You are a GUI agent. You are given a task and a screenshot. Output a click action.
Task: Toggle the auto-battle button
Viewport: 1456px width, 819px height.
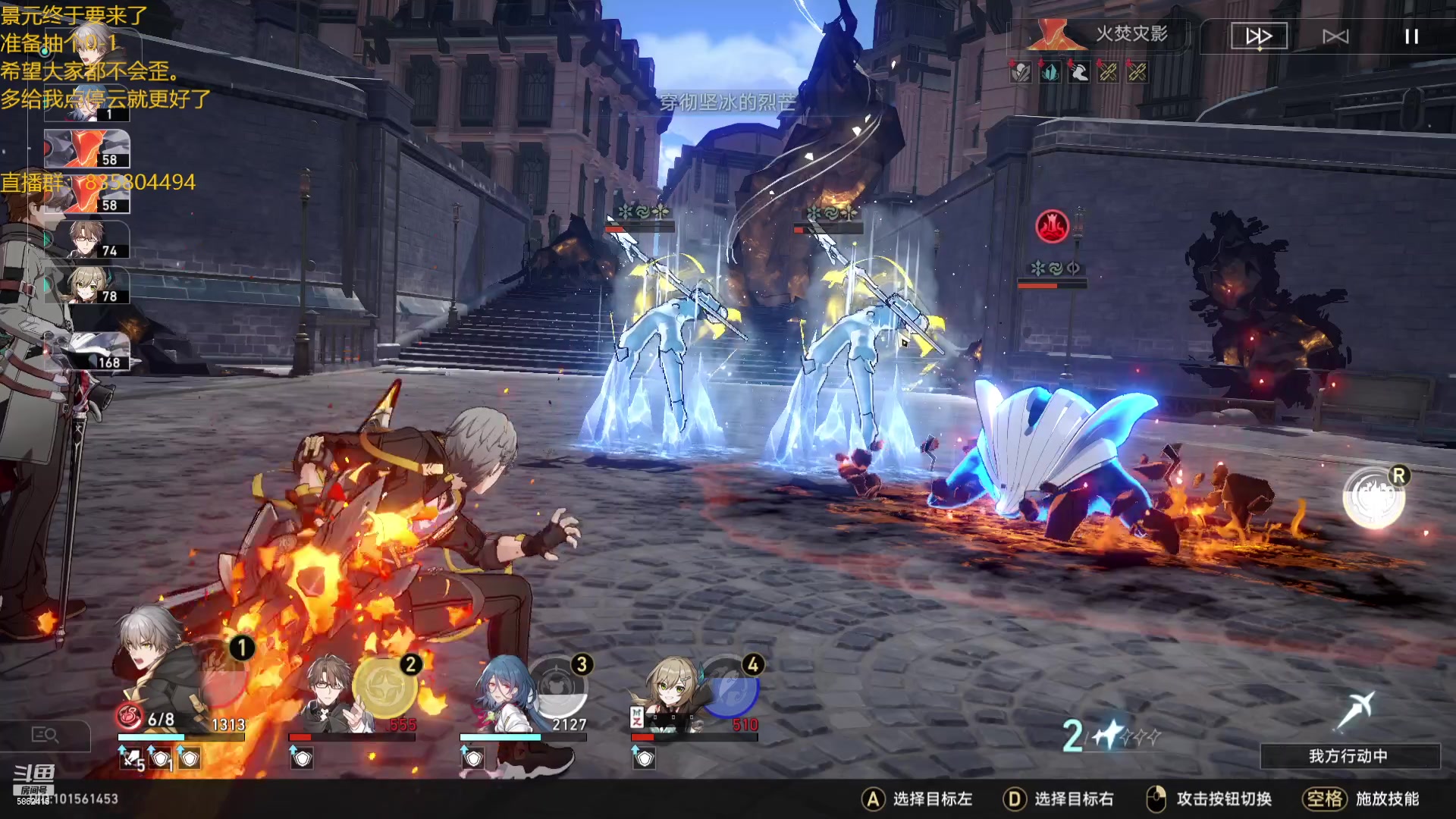click(1335, 36)
